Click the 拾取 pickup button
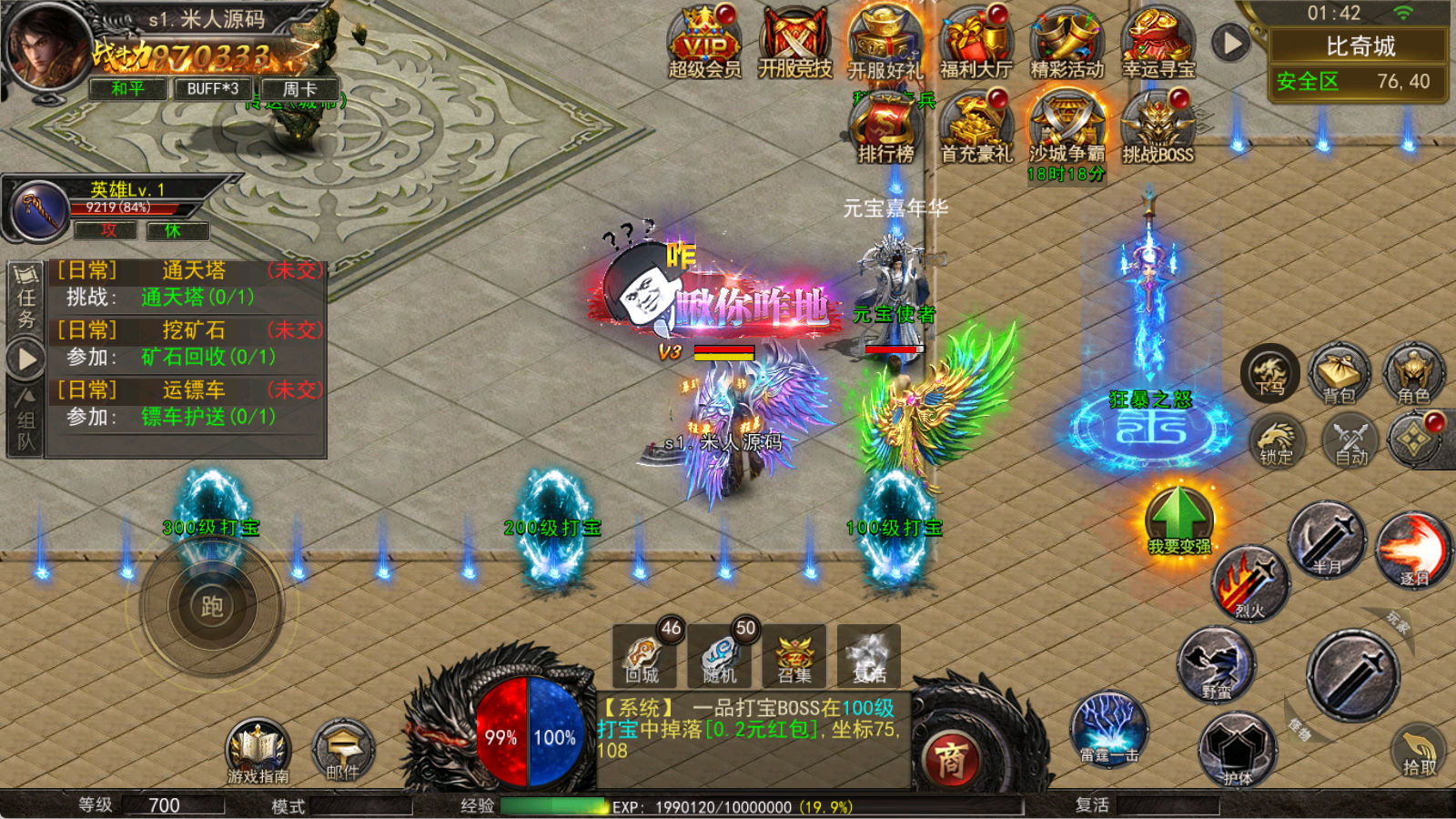This screenshot has height=819, width=1456. 1418,751
